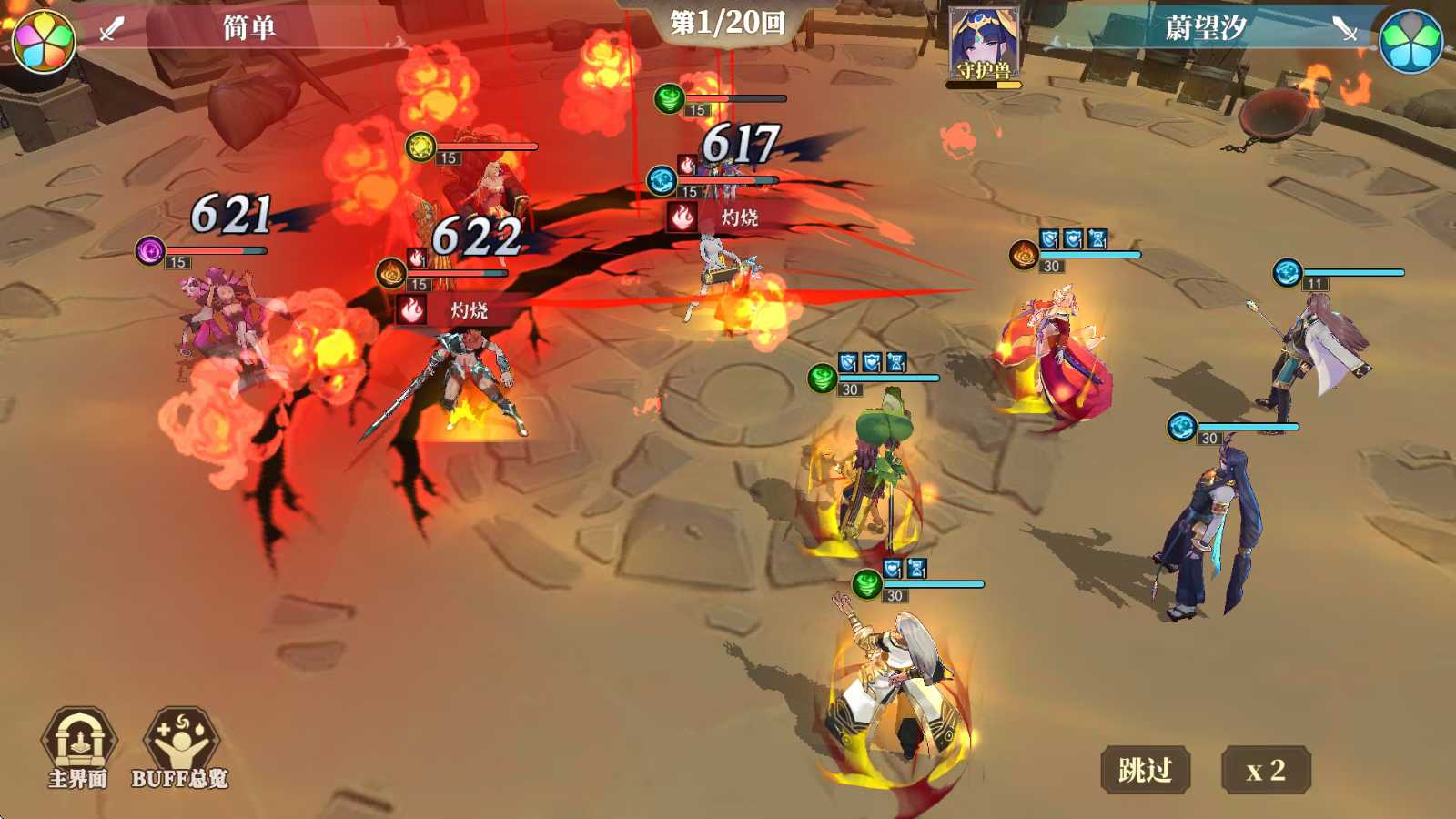The width and height of the screenshot is (1456, 819).
Task: Open the multicolored clover emblem at left
Action: [44, 41]
